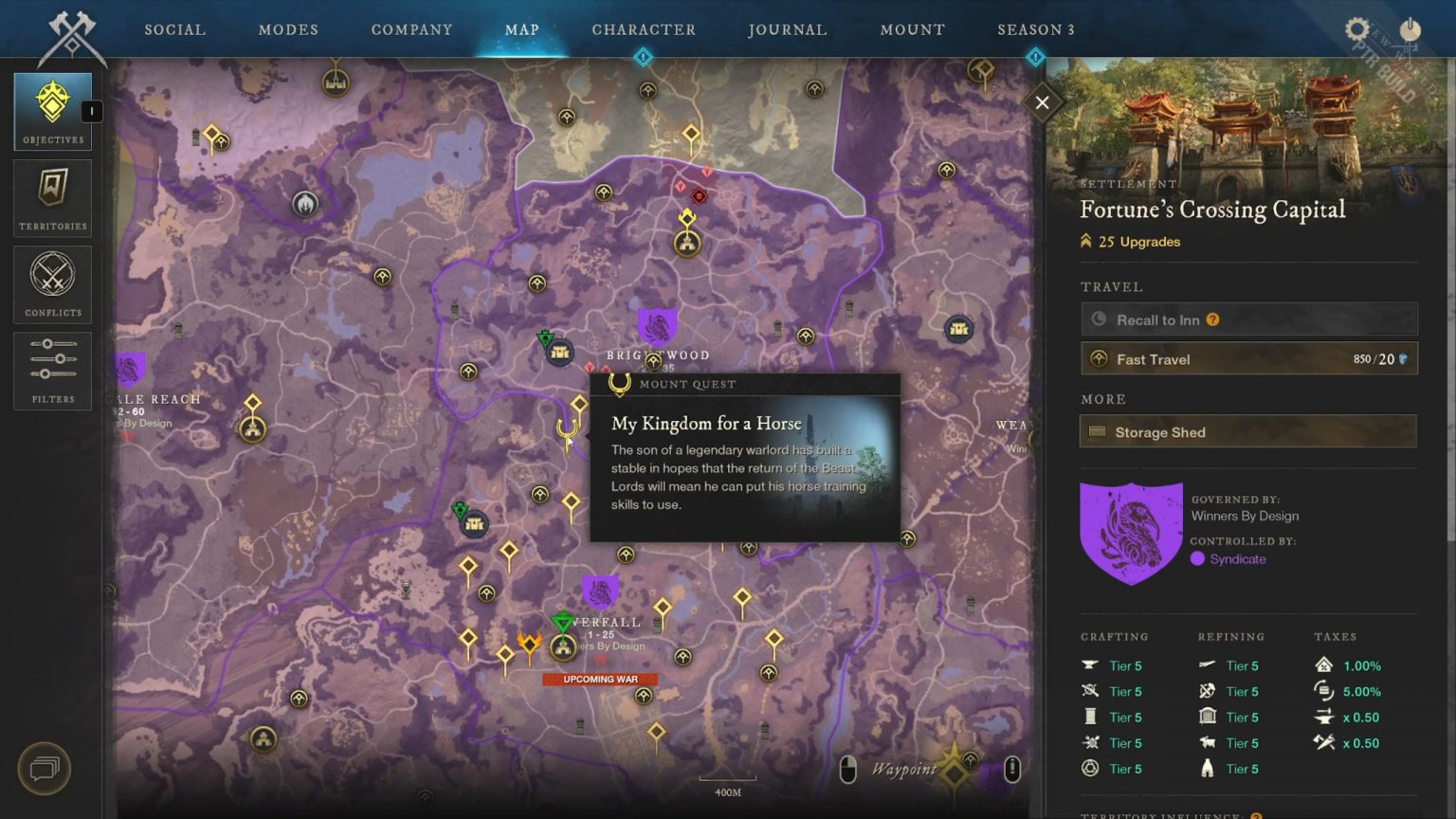This screenshot has height=819, width=1456.
Task: Click the UPCOMING WAR banner below Everfall
Action: 601,679
